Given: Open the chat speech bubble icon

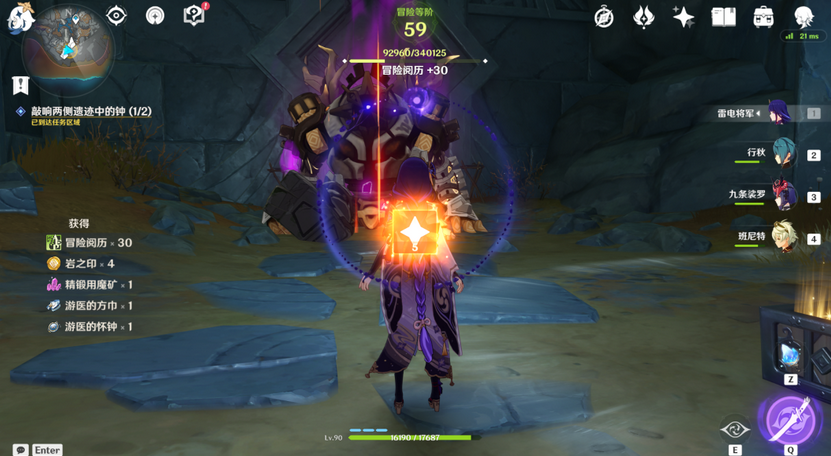Looking at the screenshot, I should point(20,450).
